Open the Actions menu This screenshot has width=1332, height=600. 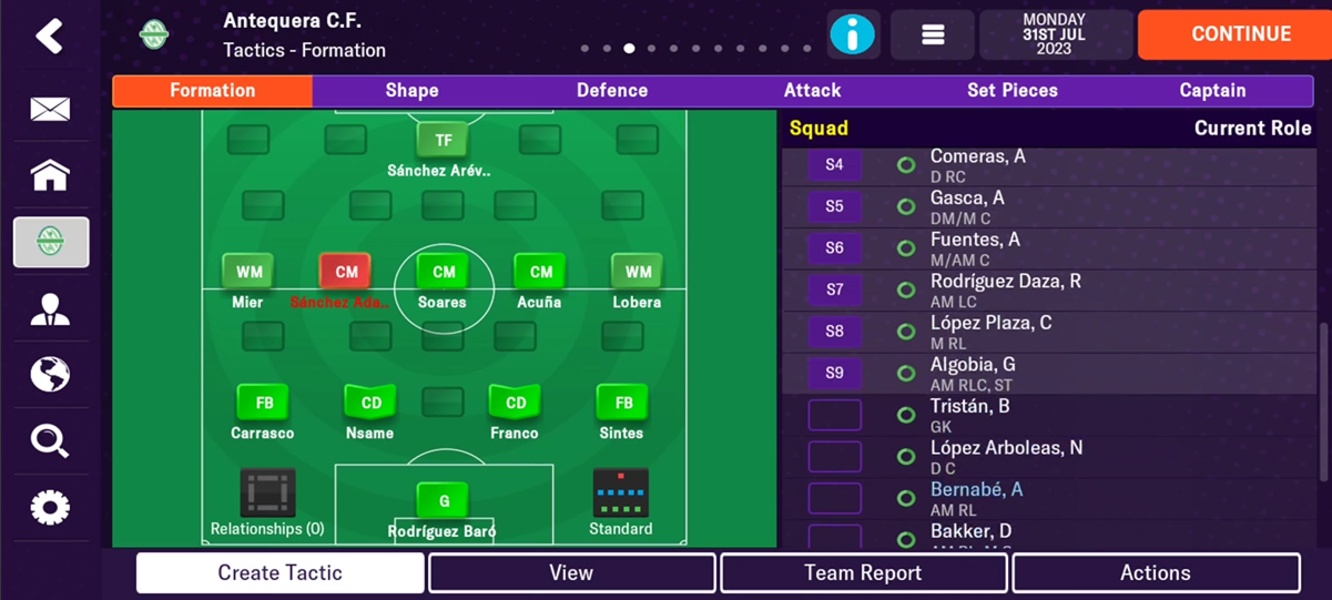[1155, 573]
